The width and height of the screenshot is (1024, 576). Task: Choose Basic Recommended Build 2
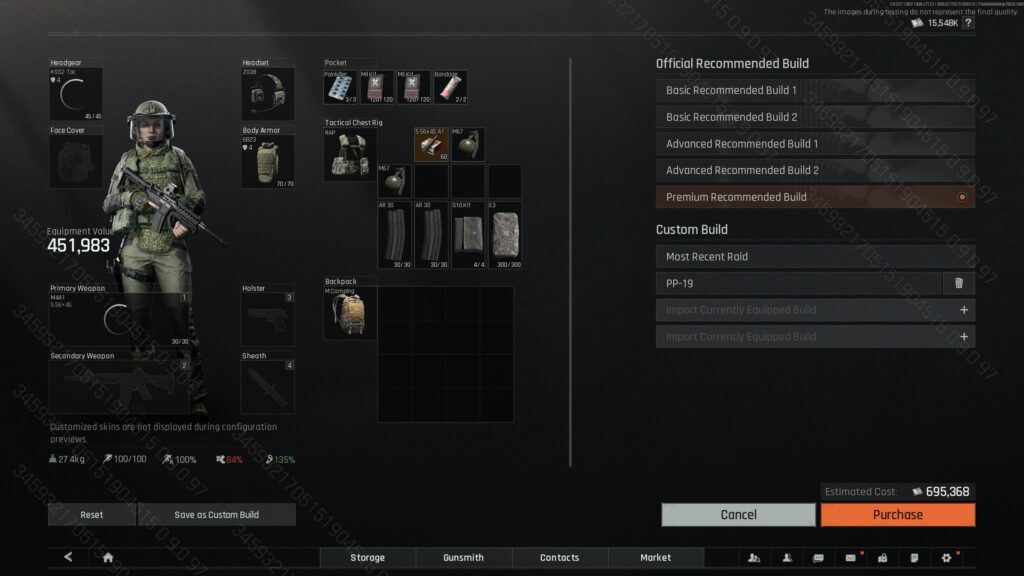[814, 117]
